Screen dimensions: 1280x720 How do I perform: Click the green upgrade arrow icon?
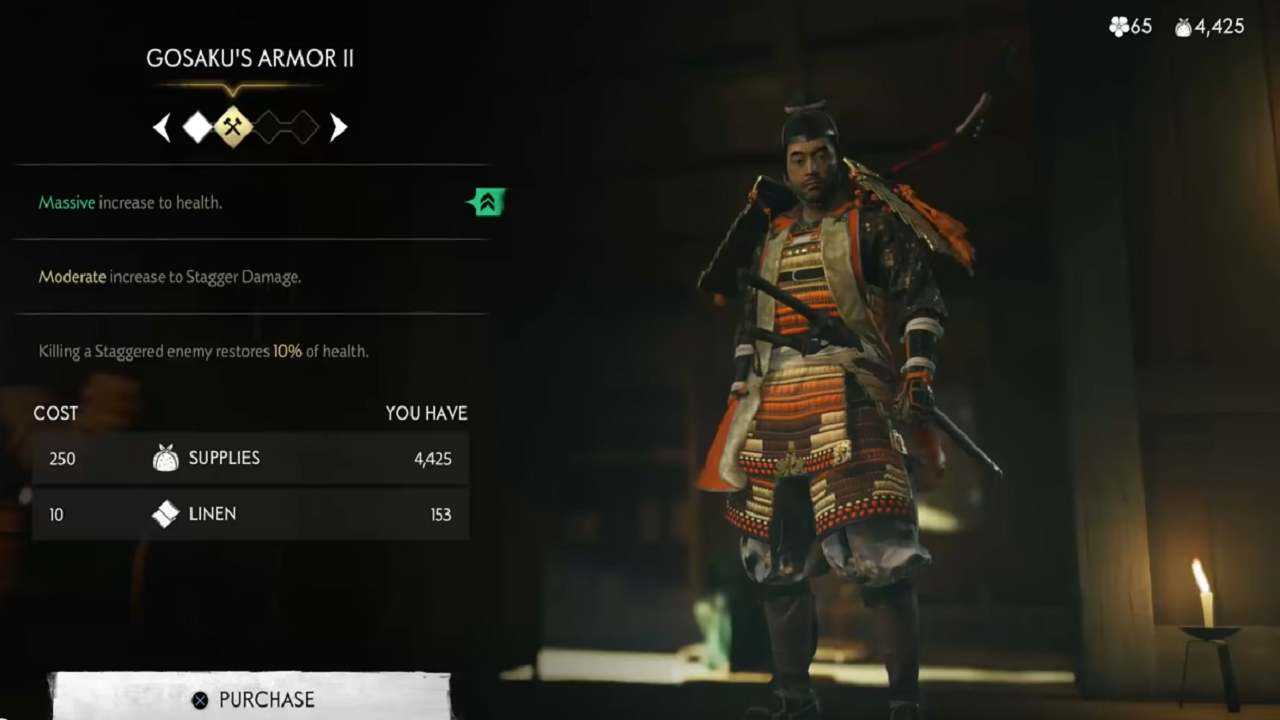[487, 202]
